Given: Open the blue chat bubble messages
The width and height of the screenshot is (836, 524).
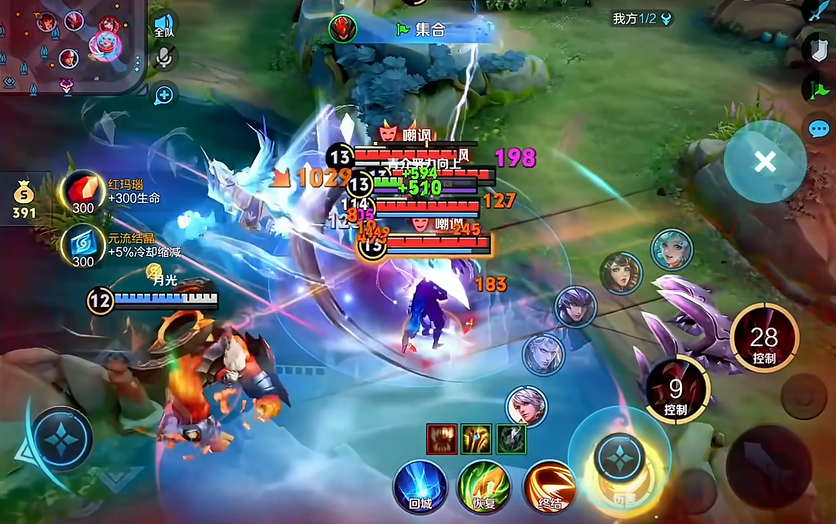Looking at the screenshot, I should [x=819, y=128].
